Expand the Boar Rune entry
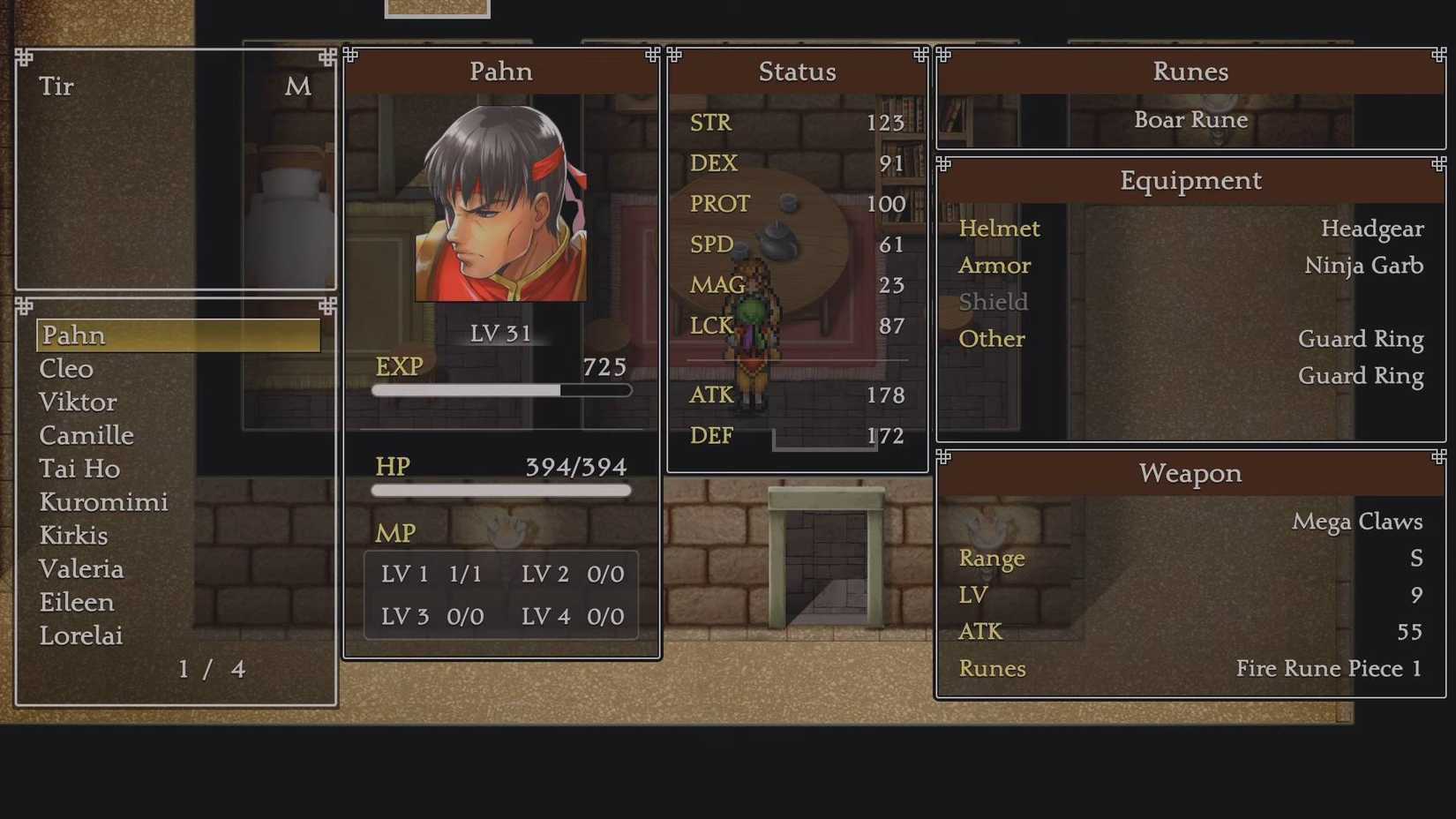This screenshot has height=819, width=1456. tap(1190, 120)
